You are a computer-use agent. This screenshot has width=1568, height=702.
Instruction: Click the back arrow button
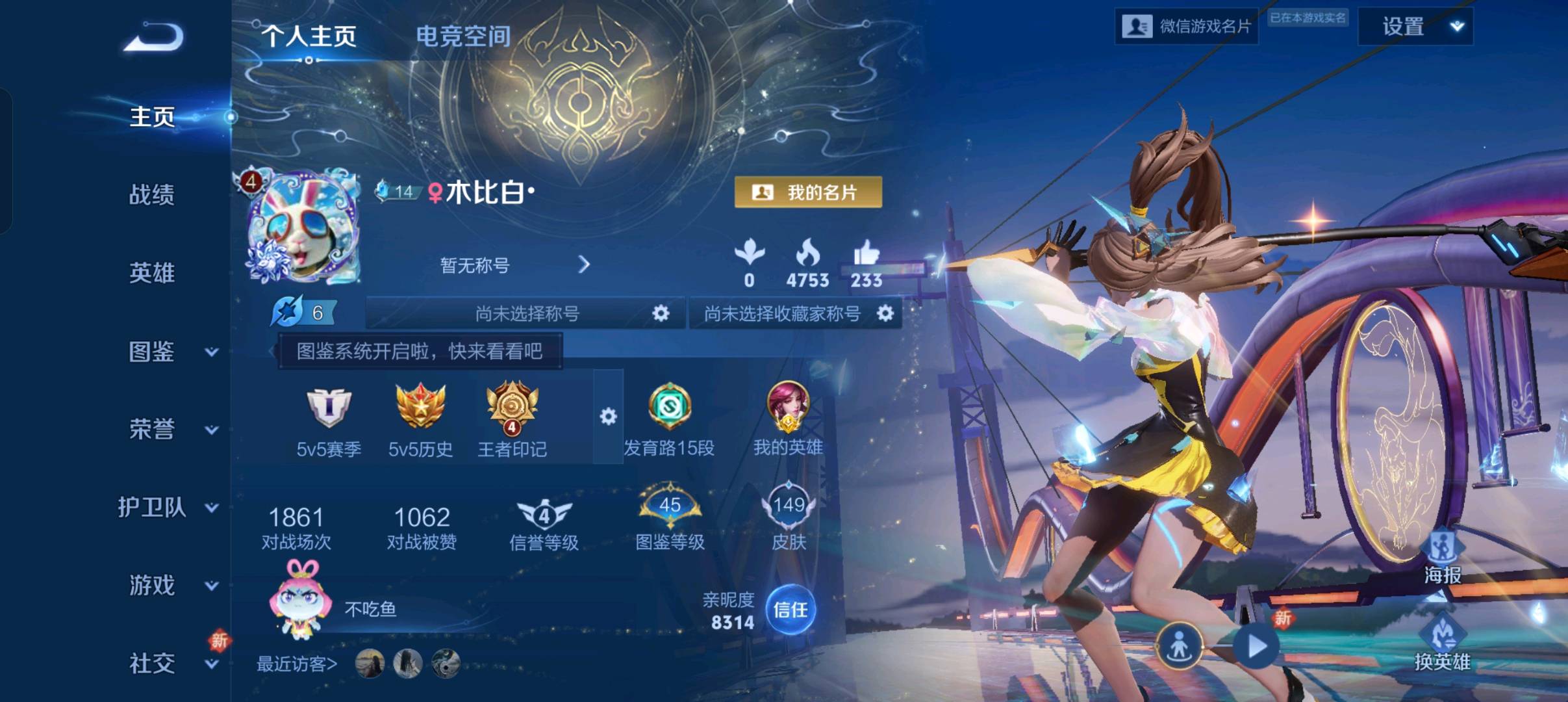click(154, 36)
